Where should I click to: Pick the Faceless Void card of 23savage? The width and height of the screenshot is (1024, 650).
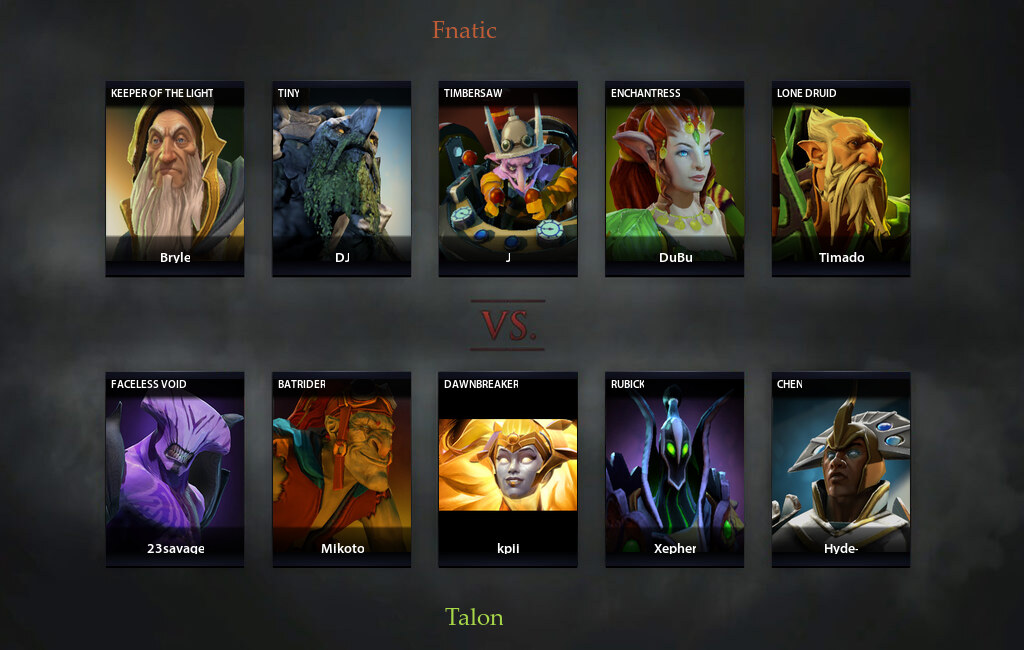pyautogui.click(x=175, y=469)
